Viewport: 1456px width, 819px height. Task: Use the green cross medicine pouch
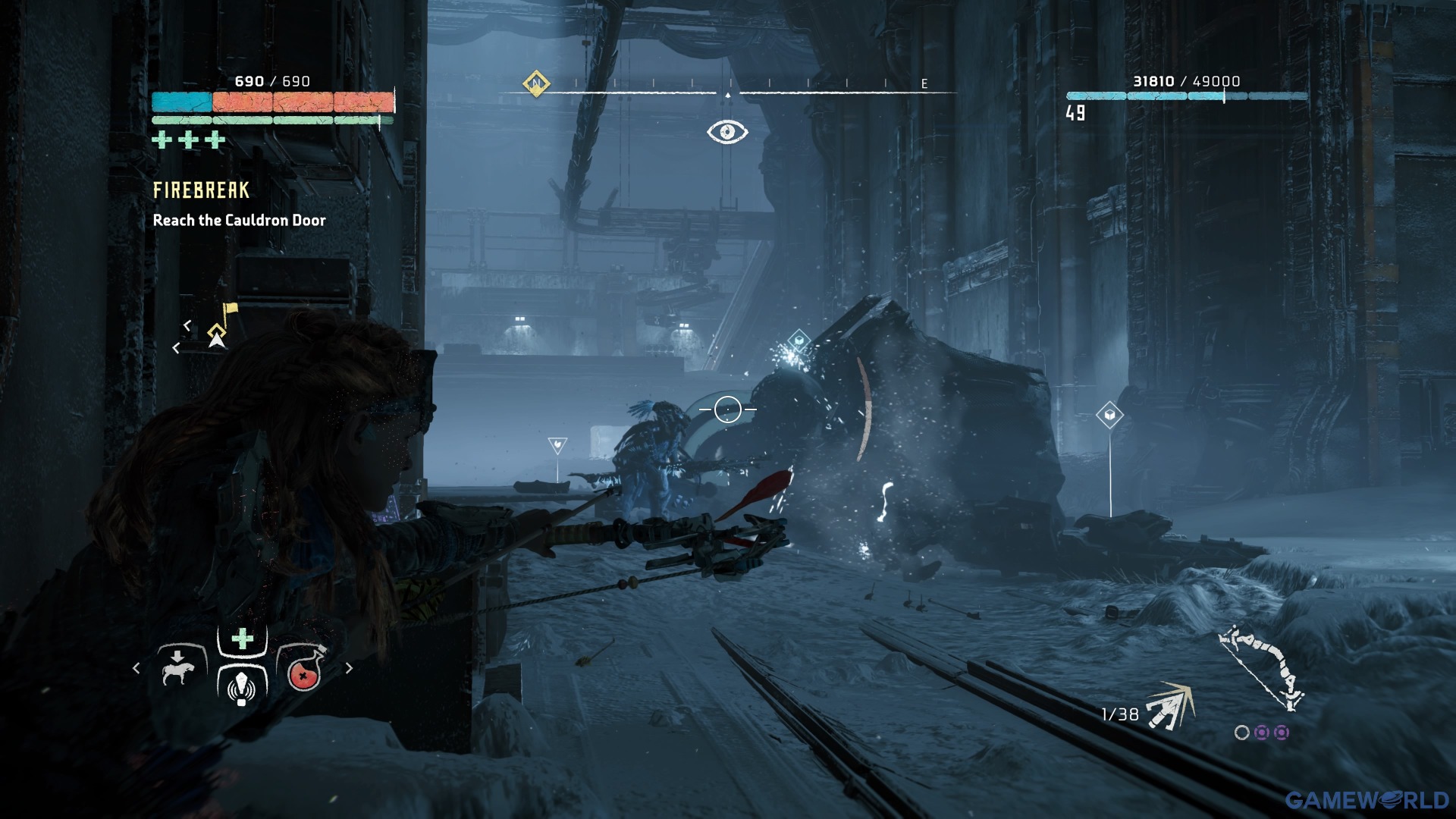(x=242, y=640)
